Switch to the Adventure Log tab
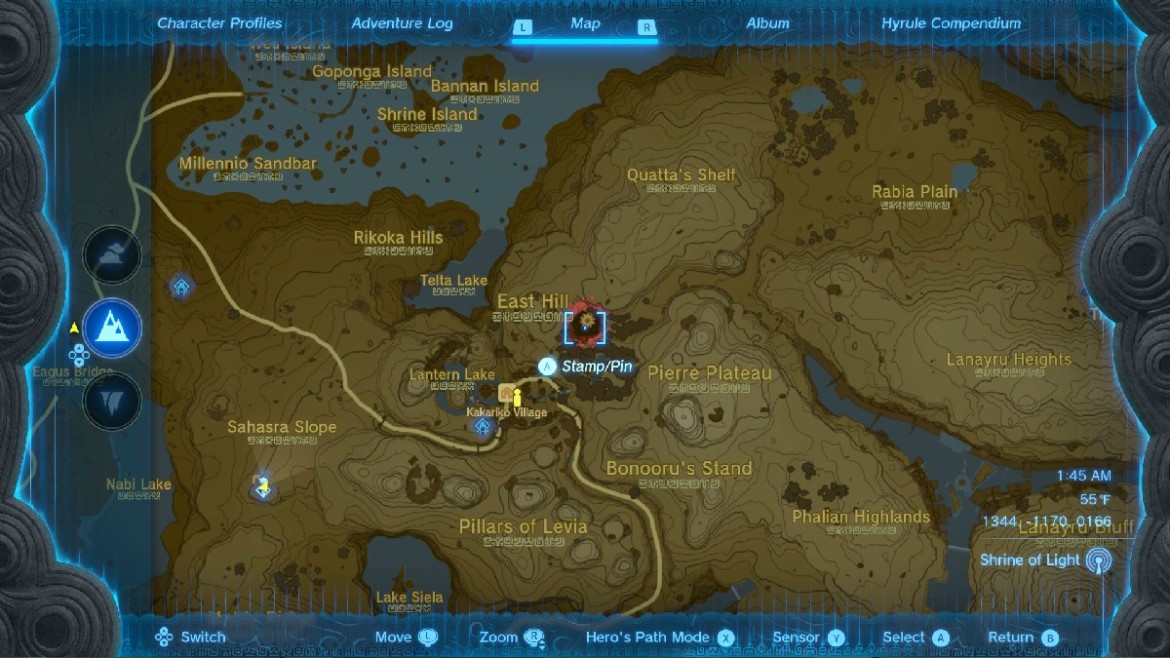Screen dimensions: 1170x658 (402, 23)
